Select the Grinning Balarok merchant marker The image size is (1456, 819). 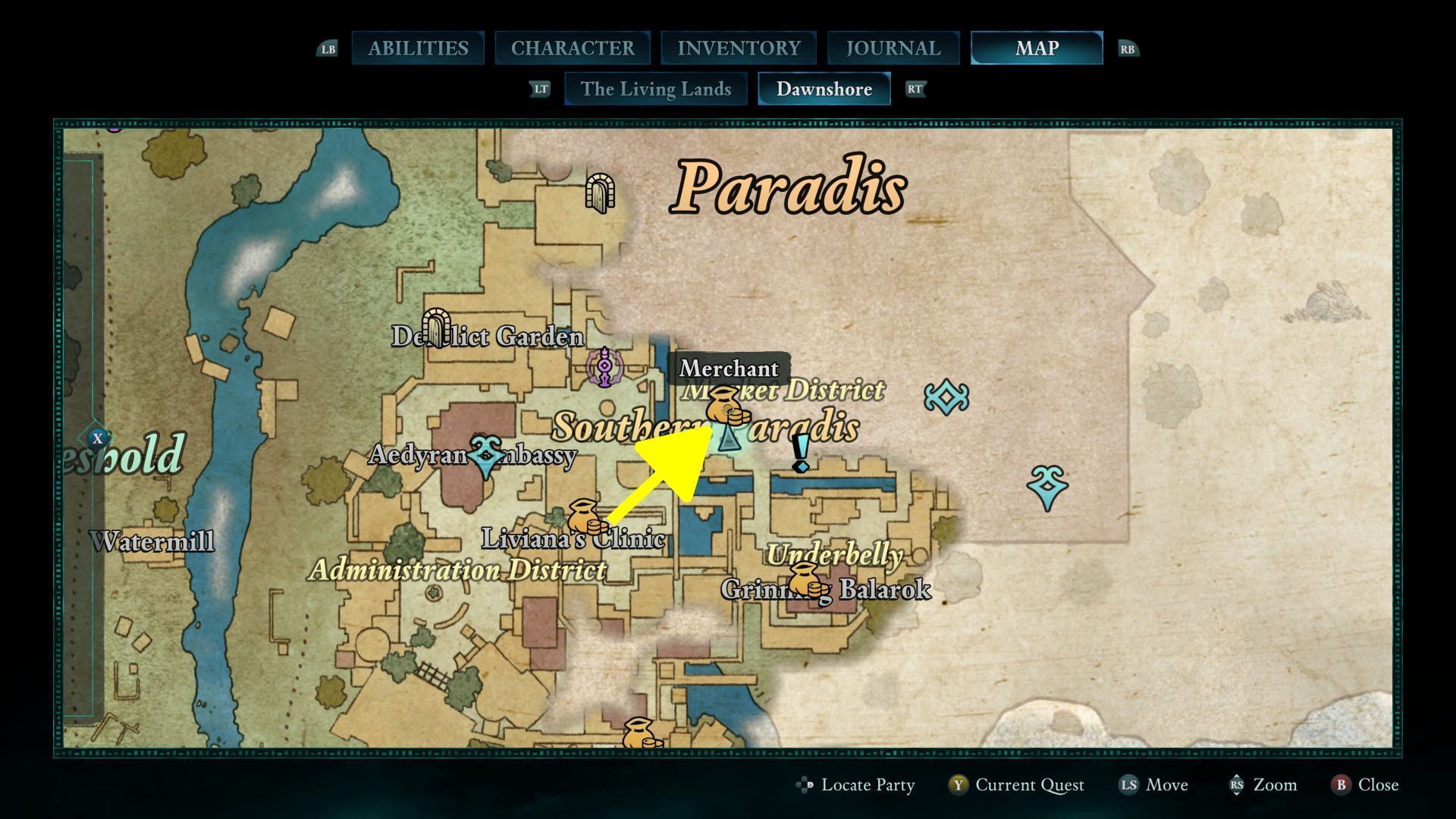point(807,580)
